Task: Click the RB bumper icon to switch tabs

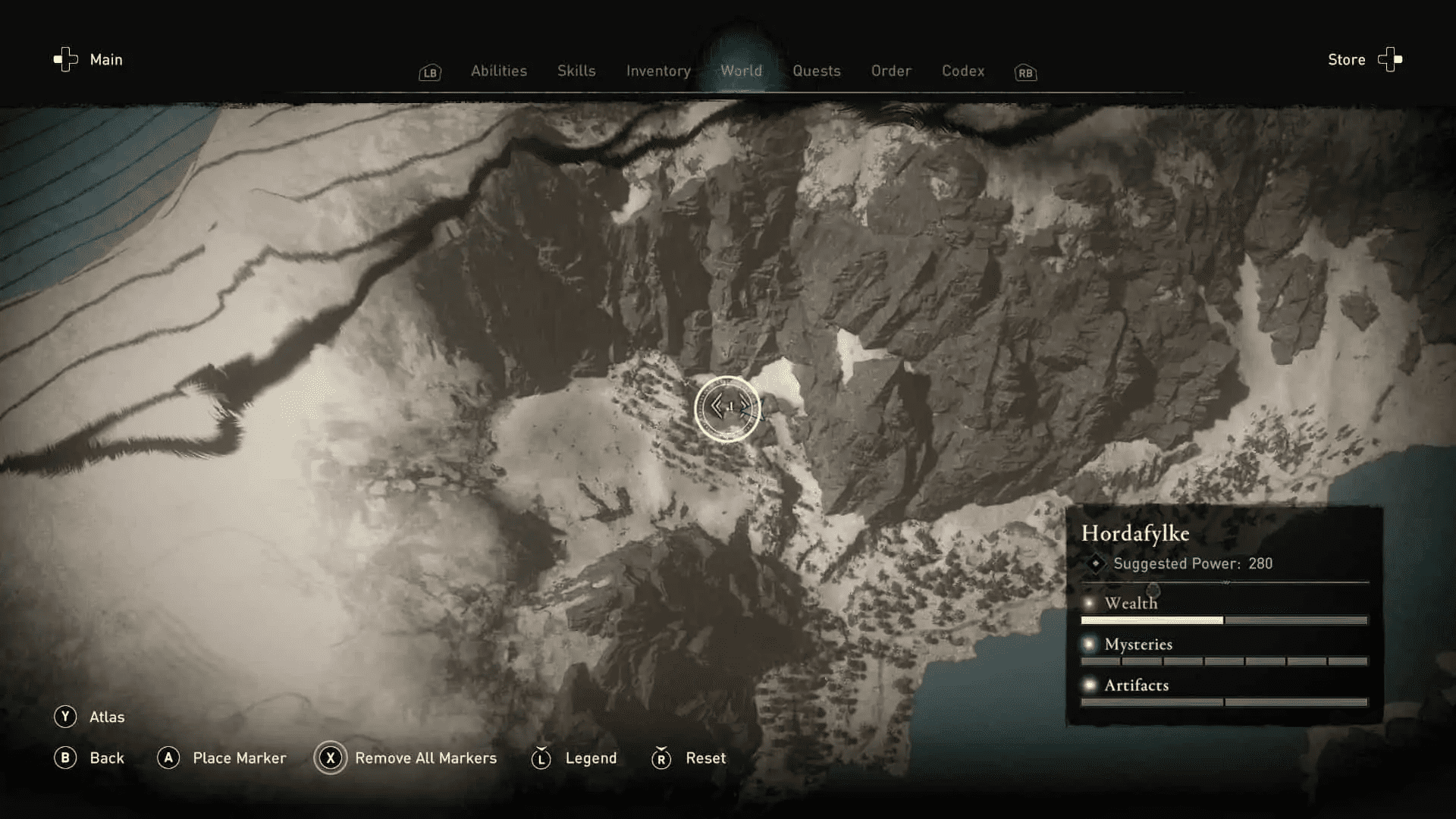Action: pyautogui.click(x=1025, y=73)
